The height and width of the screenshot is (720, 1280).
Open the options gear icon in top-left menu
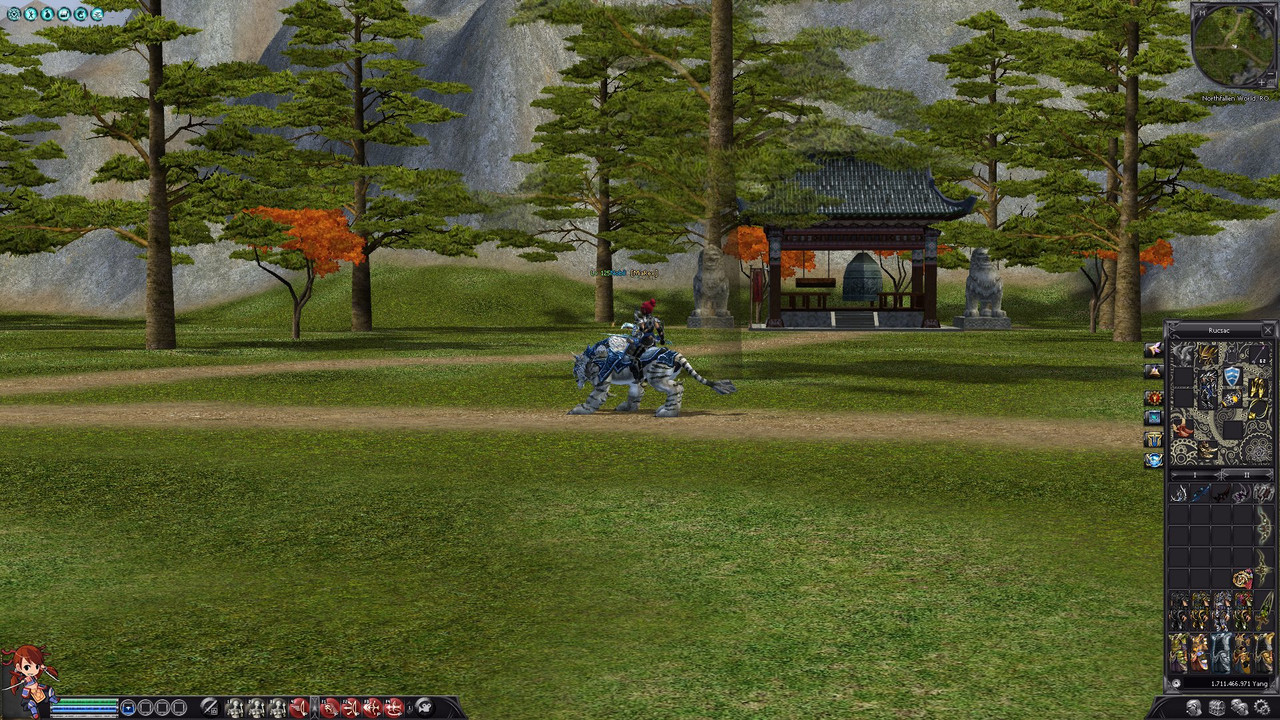coord(14,14)
